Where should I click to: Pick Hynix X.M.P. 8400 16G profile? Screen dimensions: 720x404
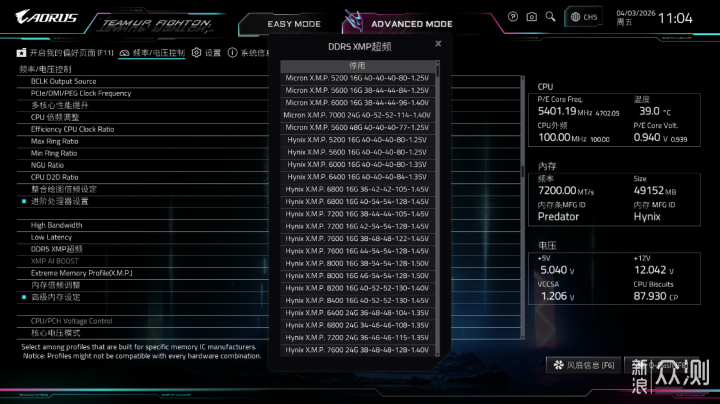point(357,300)
